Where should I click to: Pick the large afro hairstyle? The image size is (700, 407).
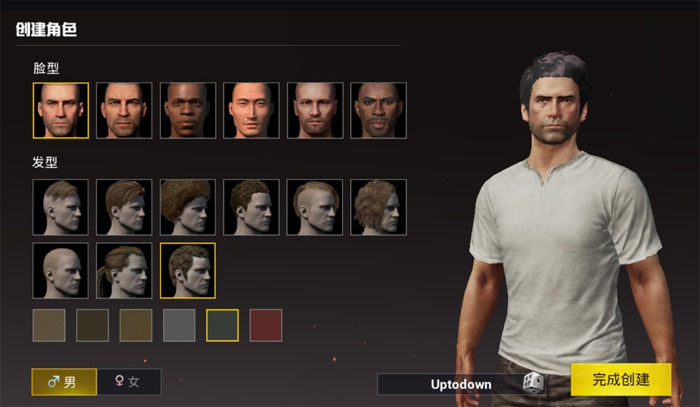tap(187, 207)
